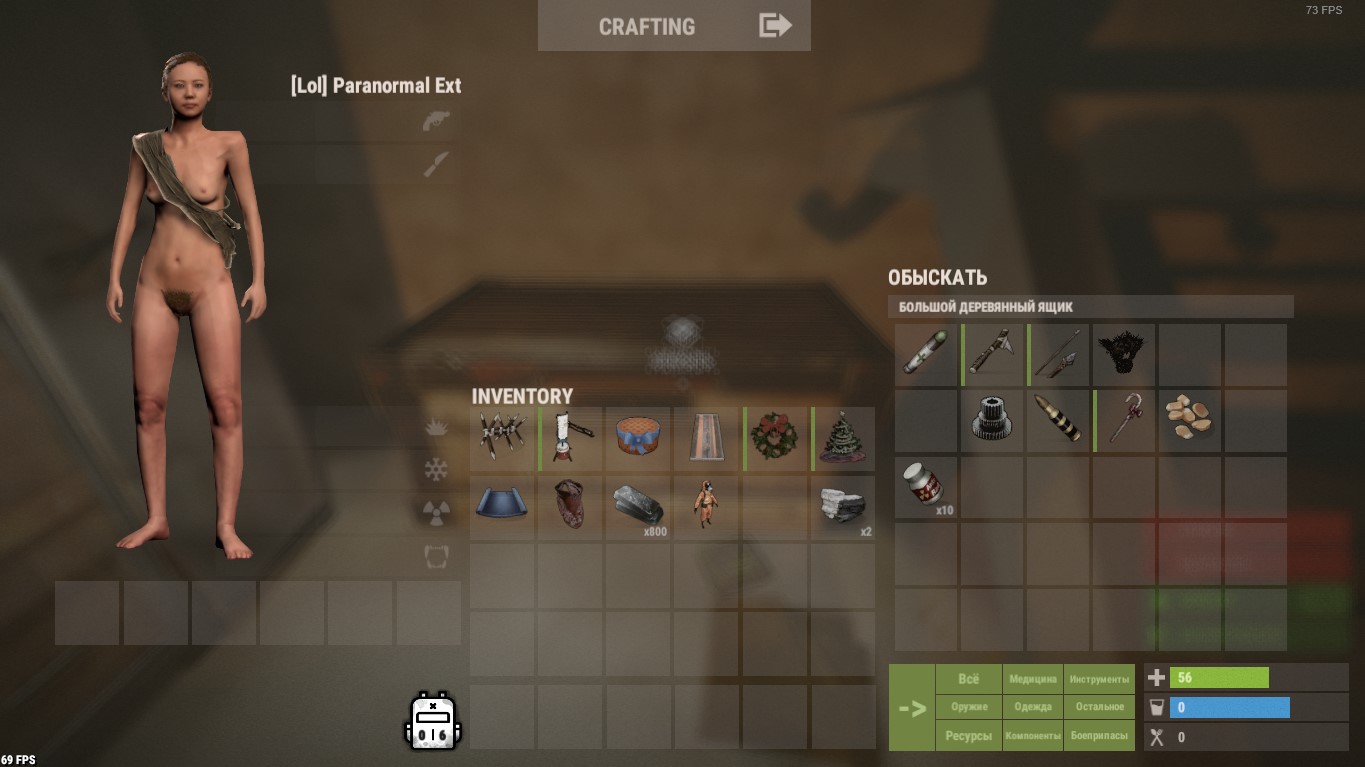Loot the anti-radiation pills x10
The height and width of the screenshot is (767, 1365).
click(925, 487)
